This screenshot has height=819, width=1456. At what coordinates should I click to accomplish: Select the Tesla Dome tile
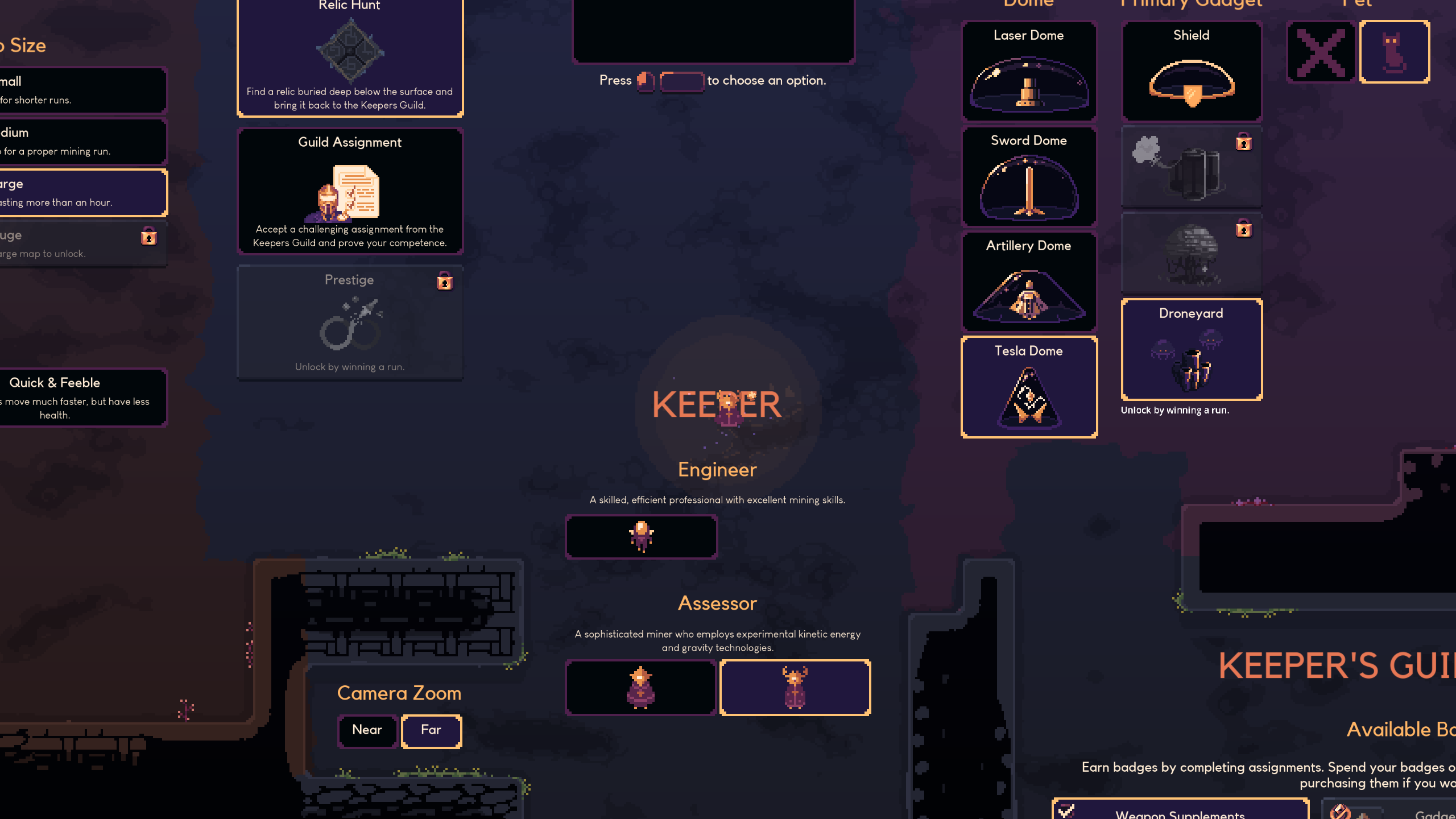tap(1029, 387)
